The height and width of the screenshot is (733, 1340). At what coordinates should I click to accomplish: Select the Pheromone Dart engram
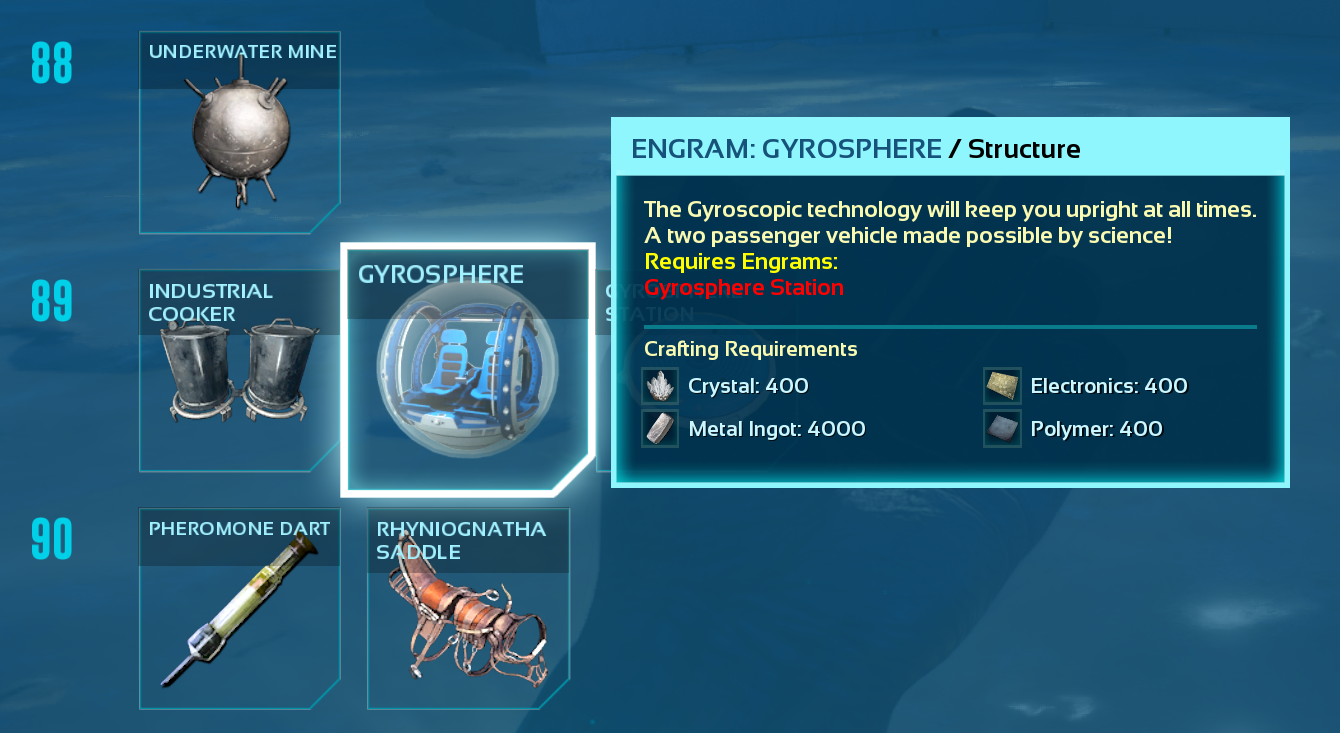239,608
